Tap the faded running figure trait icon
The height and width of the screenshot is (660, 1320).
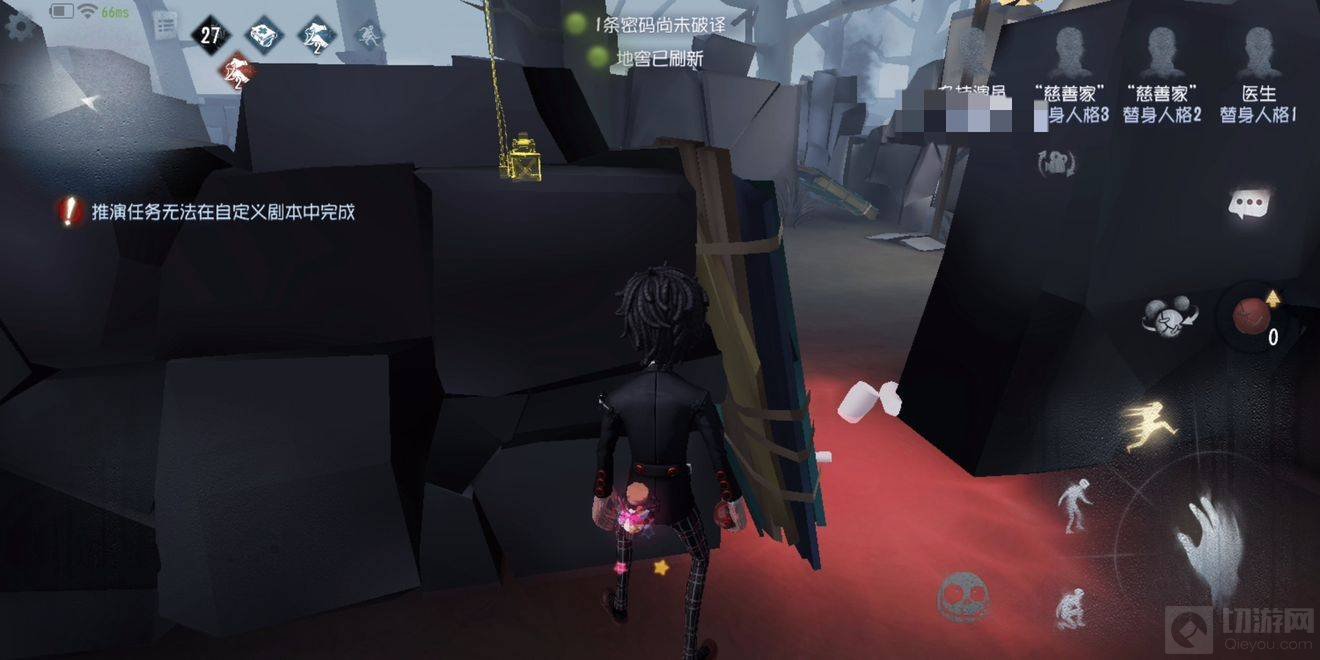(370, 36)
